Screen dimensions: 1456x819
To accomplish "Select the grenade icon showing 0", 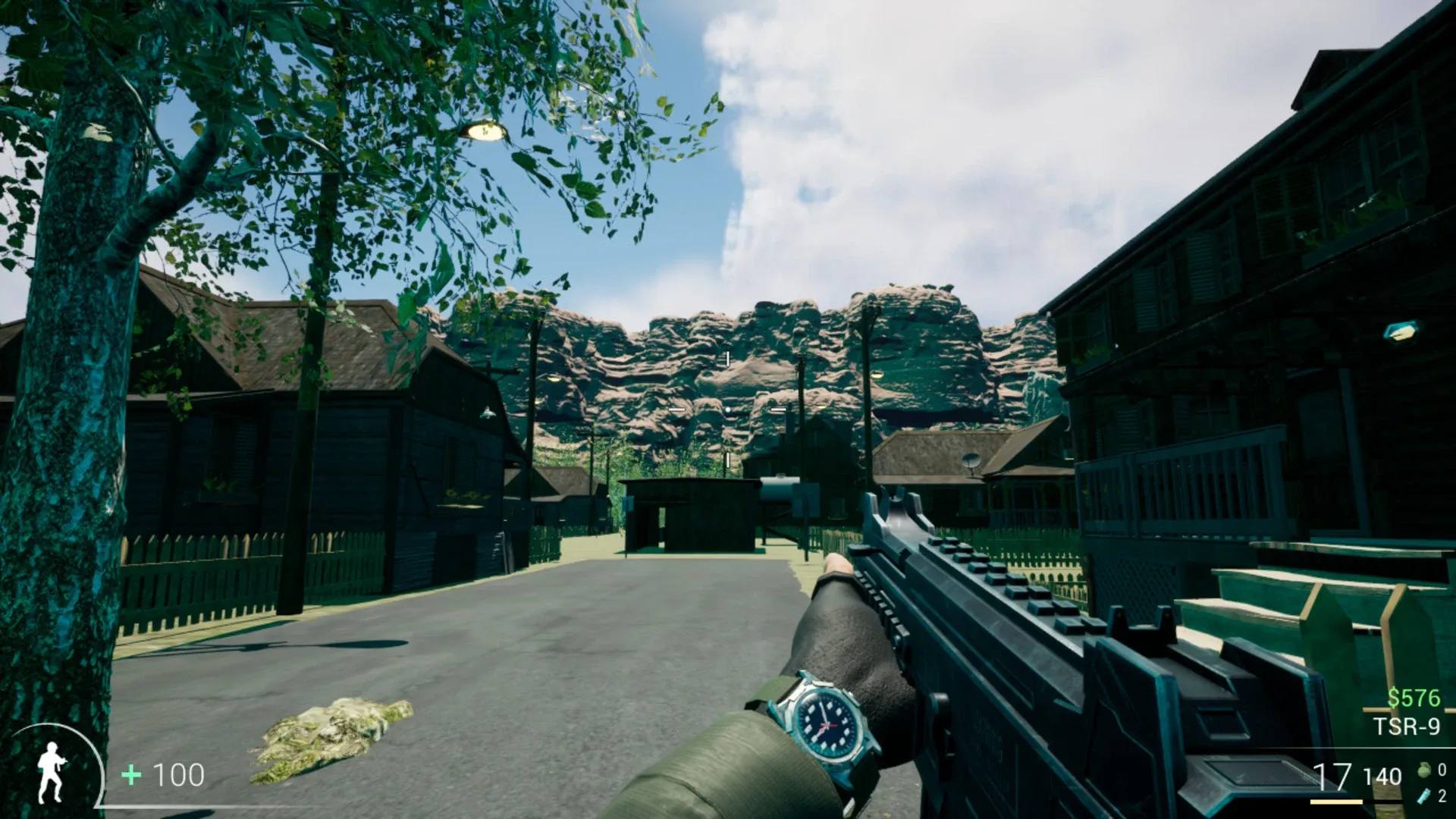I will 1426,771.
